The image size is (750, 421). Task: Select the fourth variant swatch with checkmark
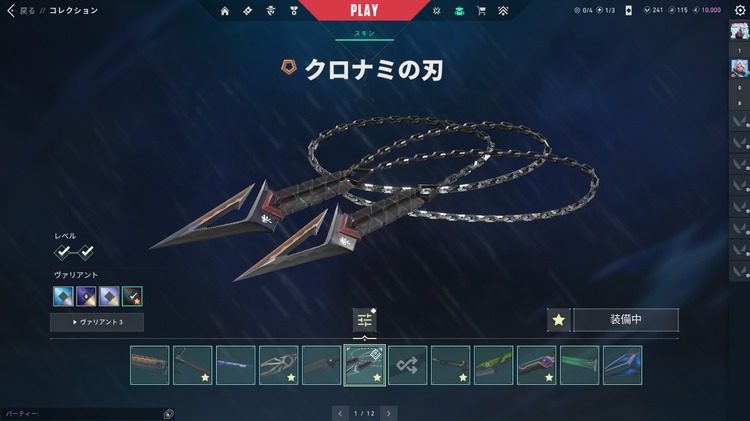132,296
